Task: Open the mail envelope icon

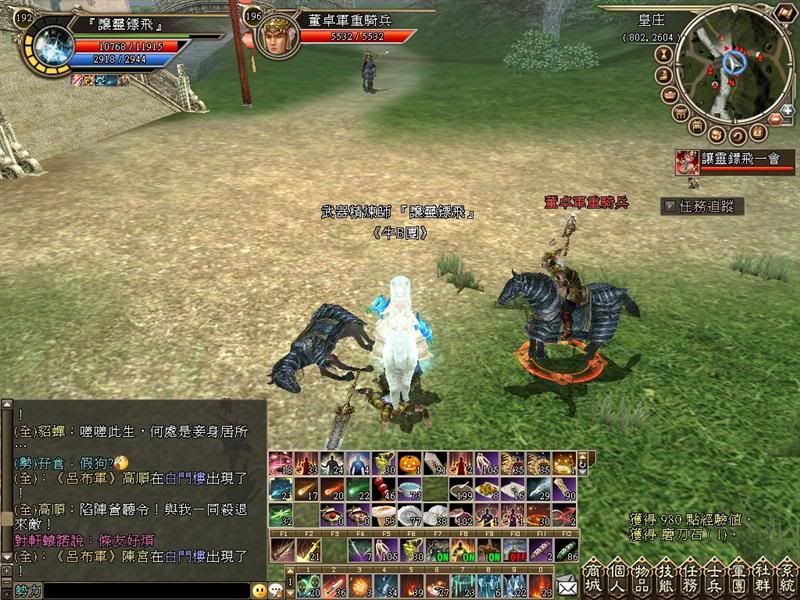Action: pyautogui.click(x=567, y=583)
